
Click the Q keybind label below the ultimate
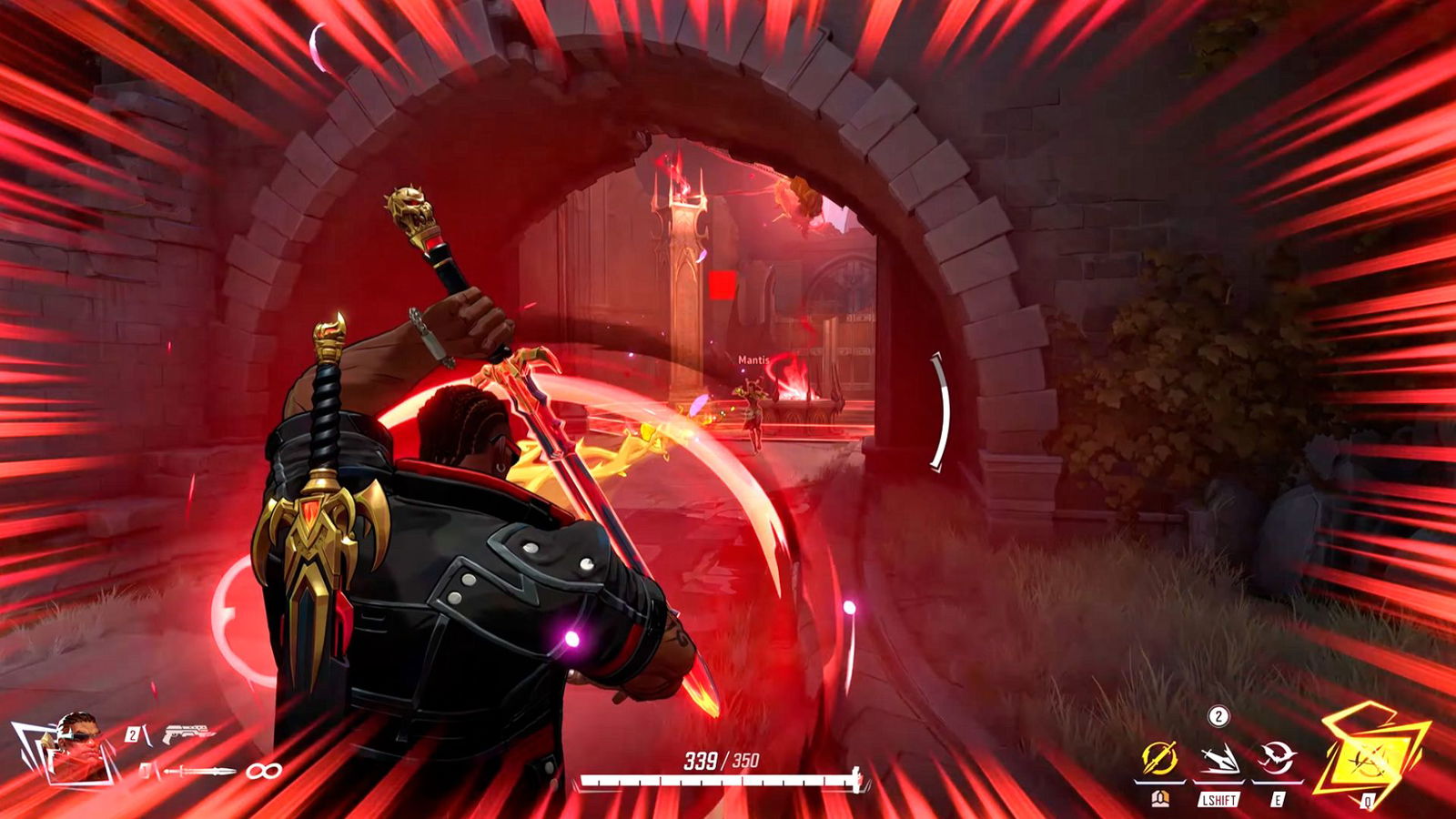[1368, 800]
